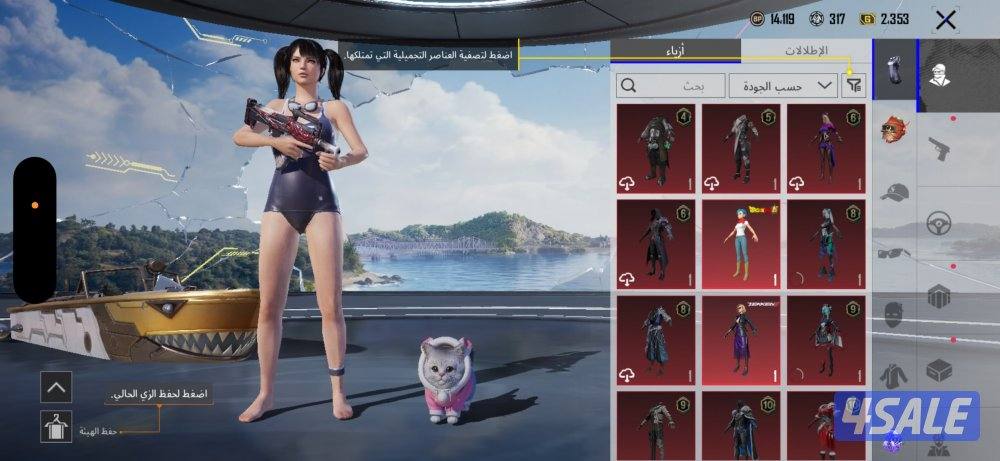
Task: Open the pistol weapons category
Action: [x=938, y=148]
